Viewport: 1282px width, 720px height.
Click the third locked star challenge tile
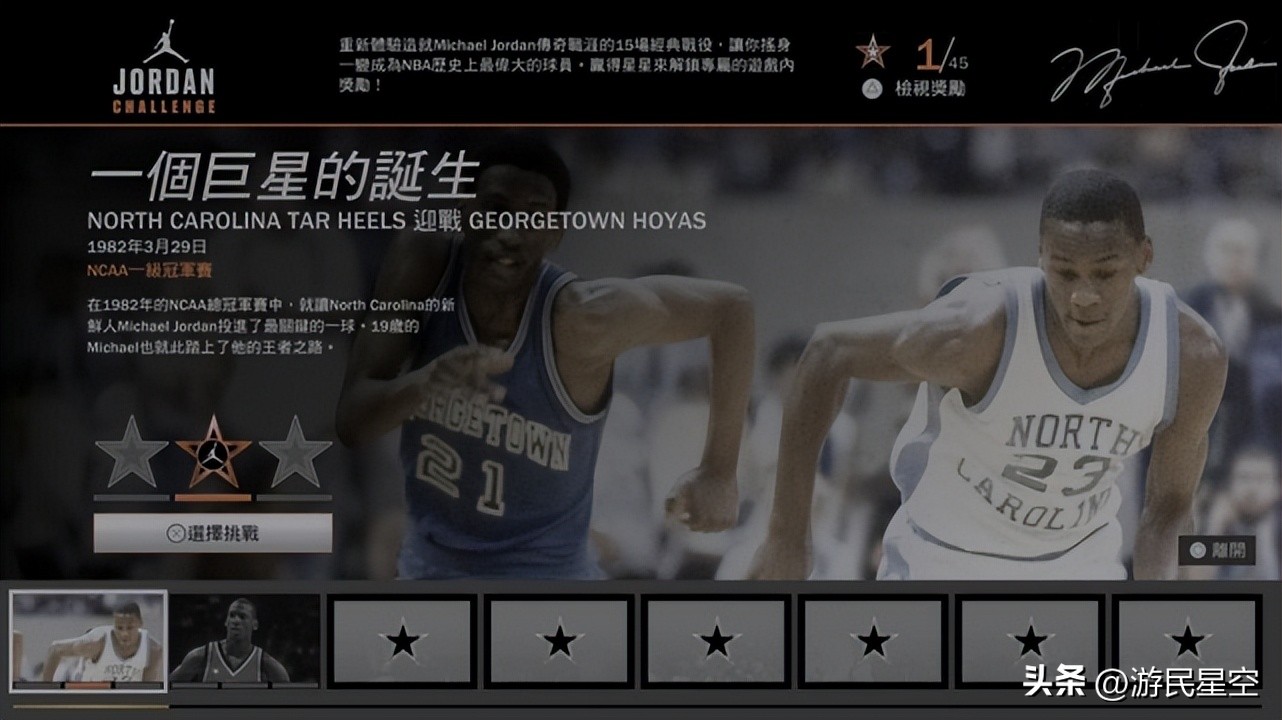402,641
